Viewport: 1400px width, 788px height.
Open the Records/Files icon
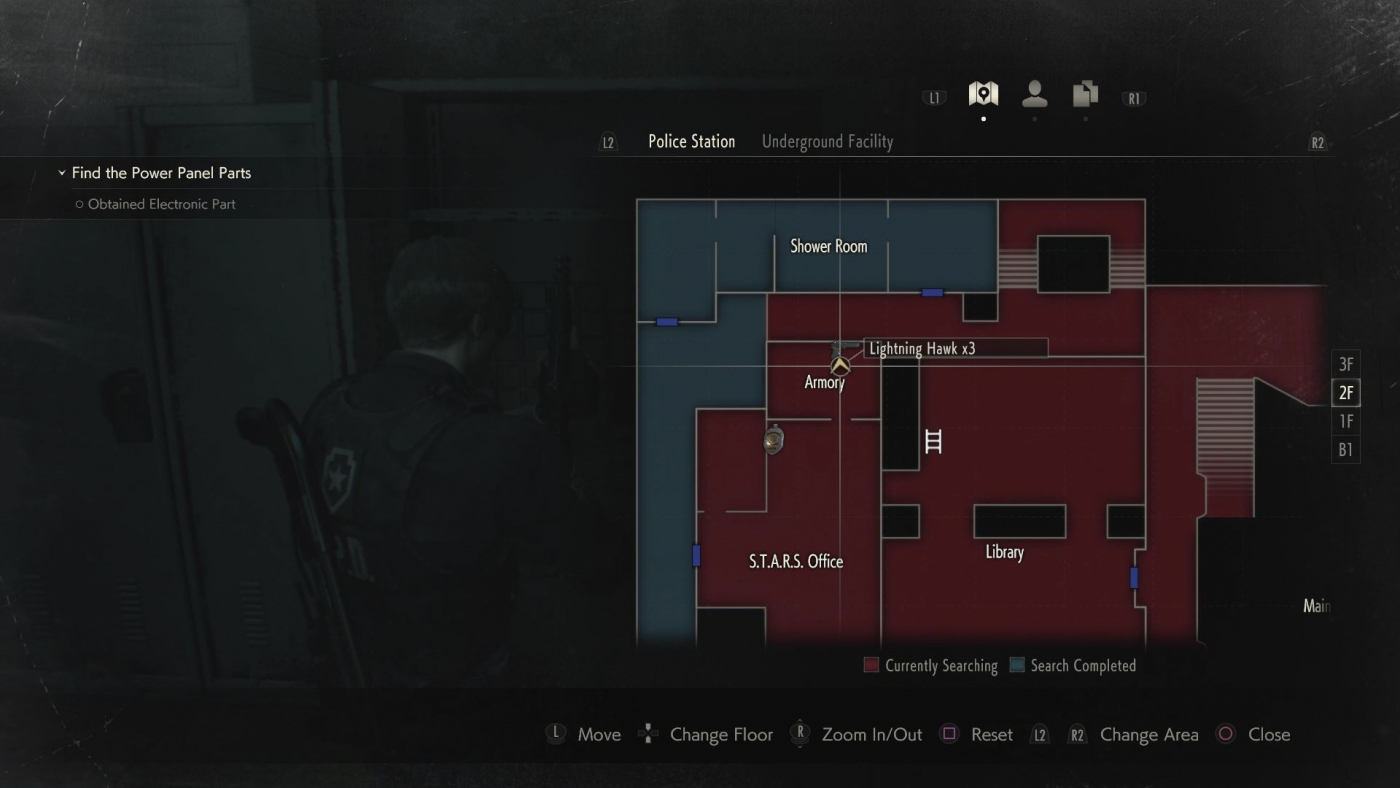click(1084, 94)
